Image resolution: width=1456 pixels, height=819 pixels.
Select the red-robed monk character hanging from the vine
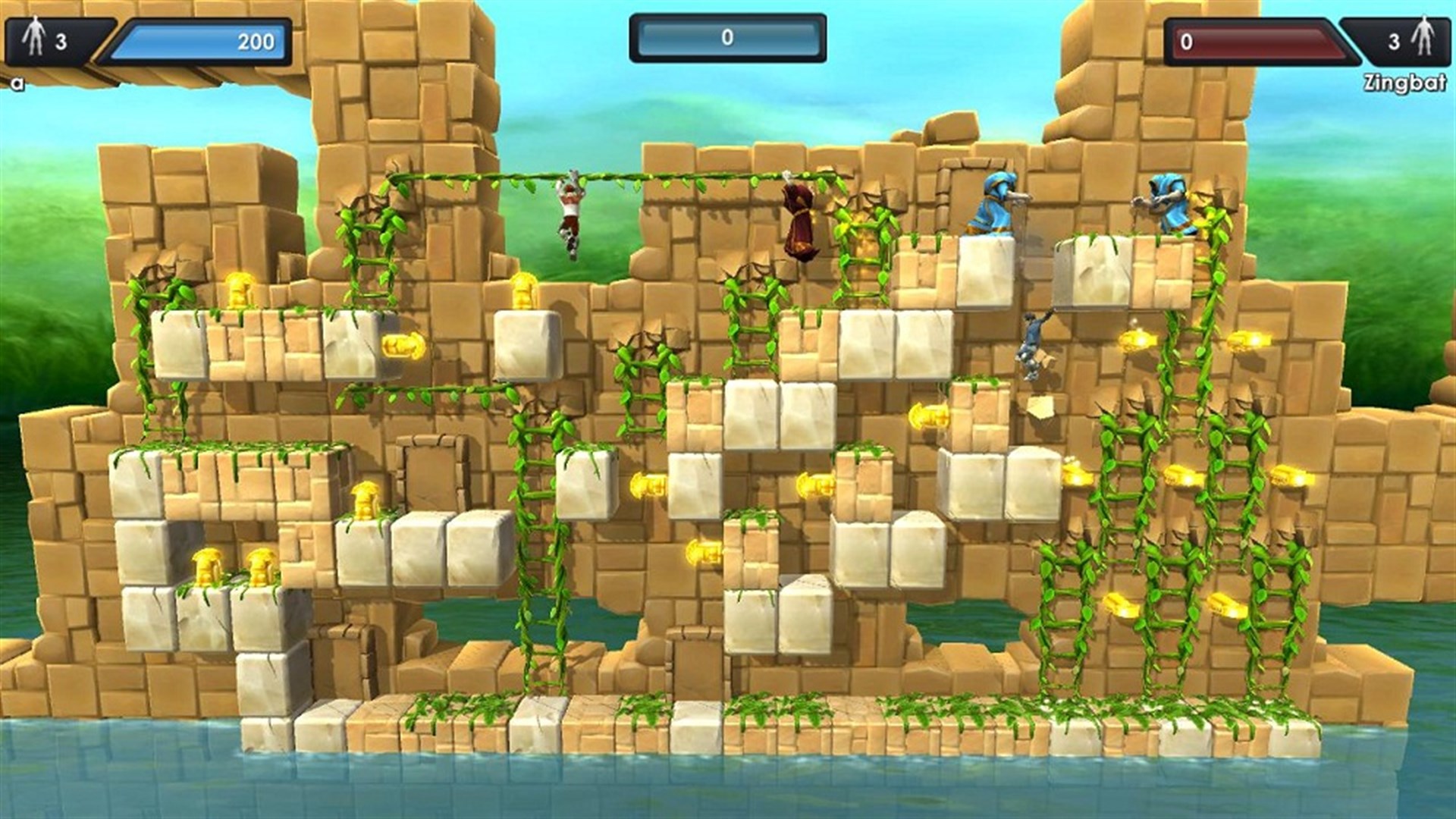point(798,220)
